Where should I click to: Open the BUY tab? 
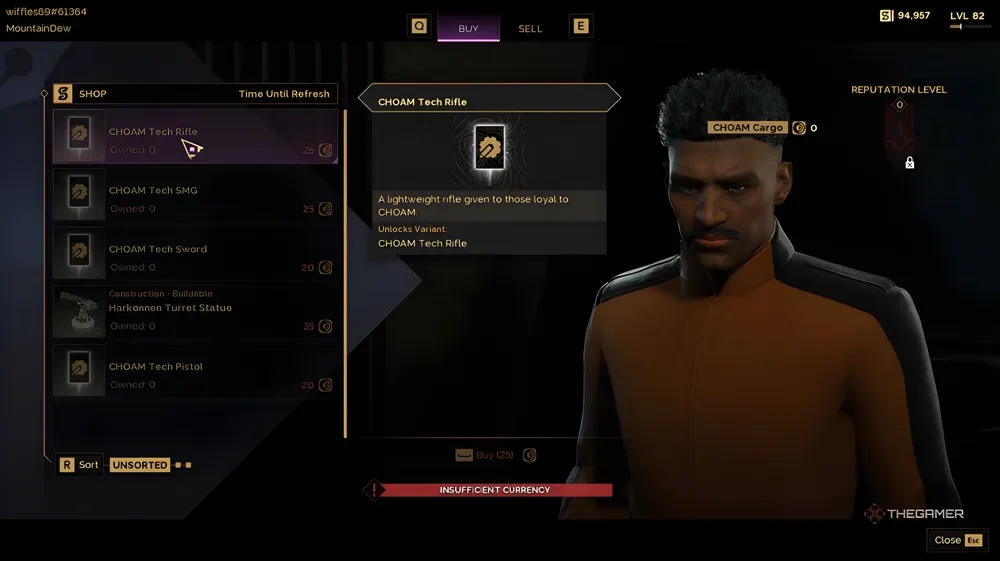pyautogui.click(x=468, y=28)
